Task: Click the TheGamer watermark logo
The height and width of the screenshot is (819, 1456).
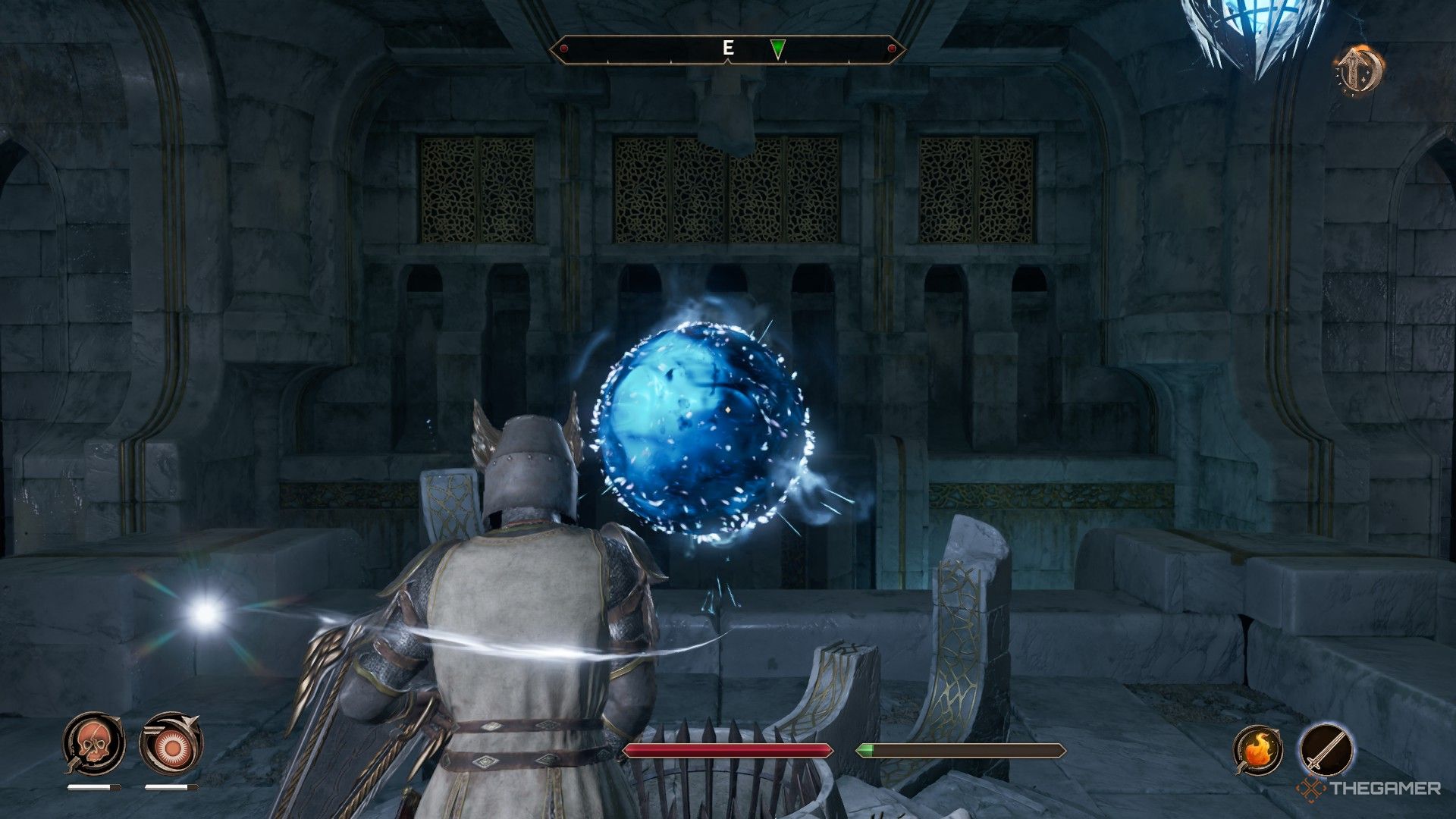Action: coord(1310,787)
